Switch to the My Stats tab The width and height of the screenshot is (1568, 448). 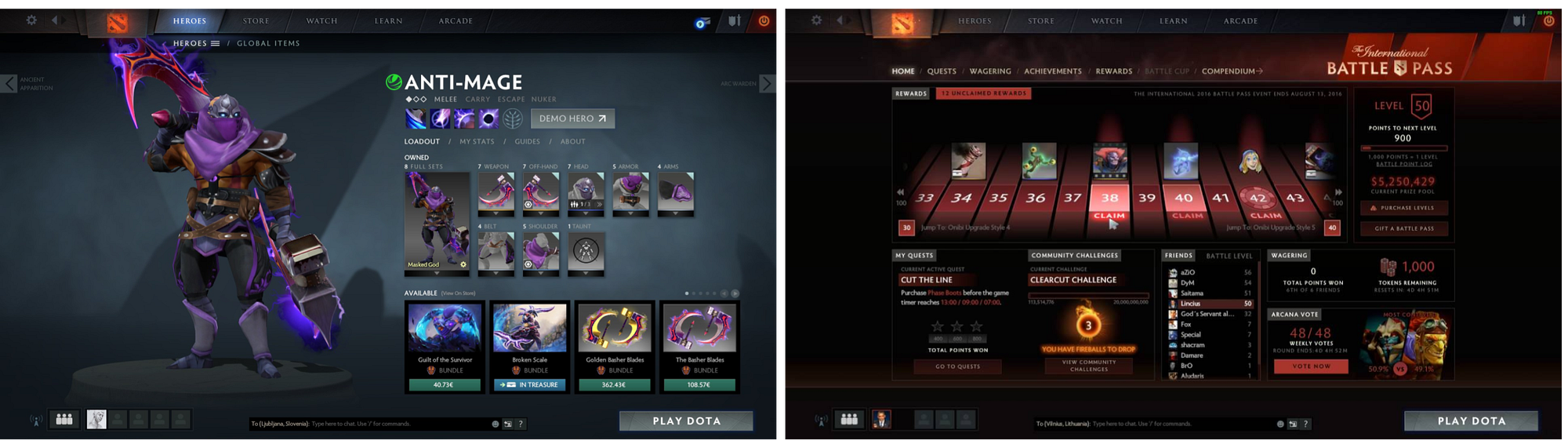click(477, 142)
